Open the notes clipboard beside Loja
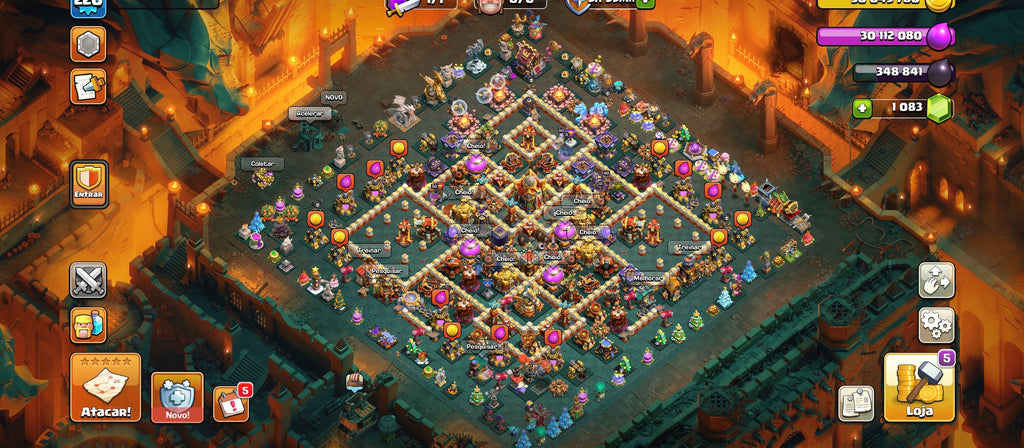The width and height of the screenshot is (1024, 448). pos(855,403)
